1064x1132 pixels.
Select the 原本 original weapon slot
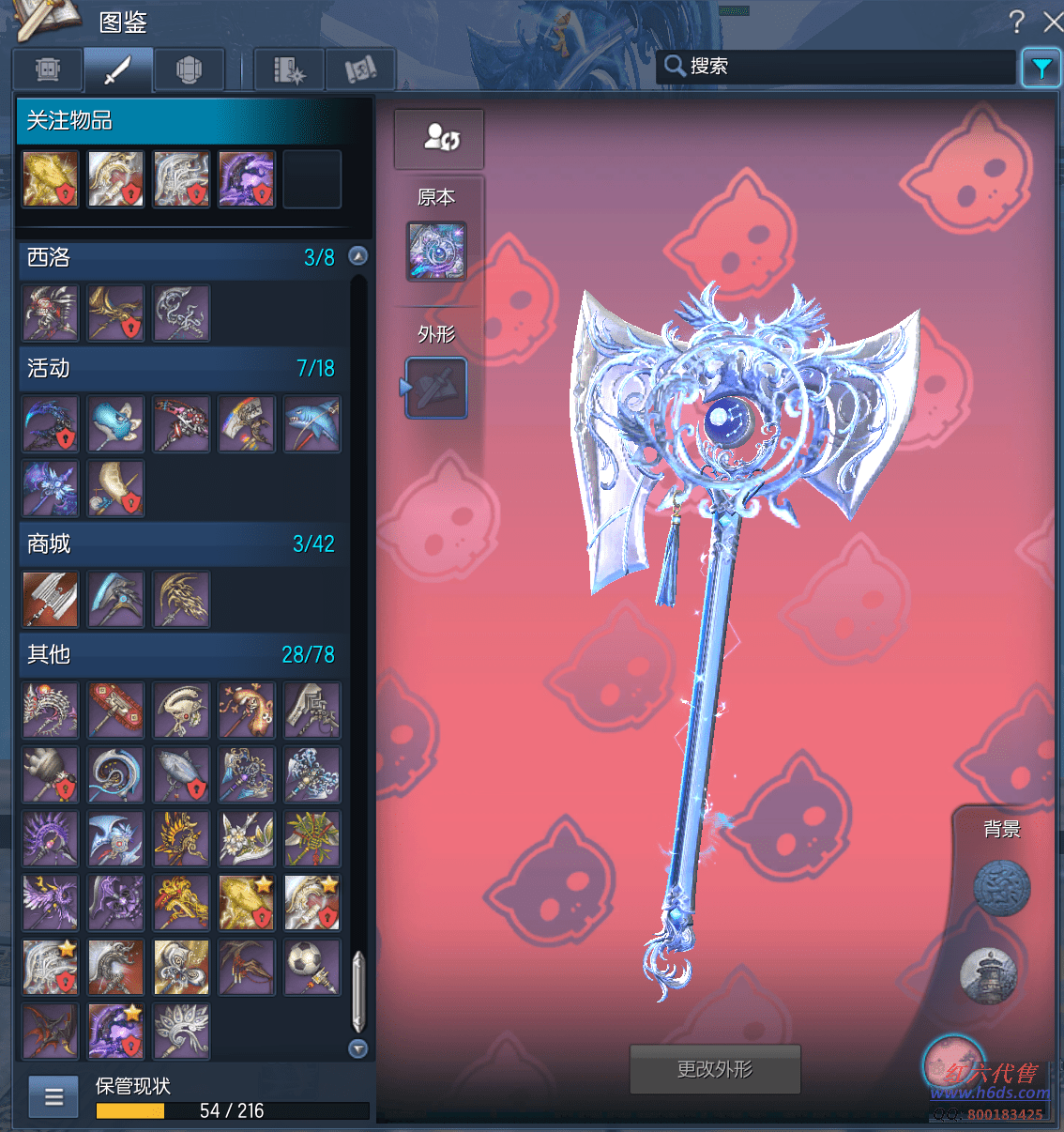(436, 252)
